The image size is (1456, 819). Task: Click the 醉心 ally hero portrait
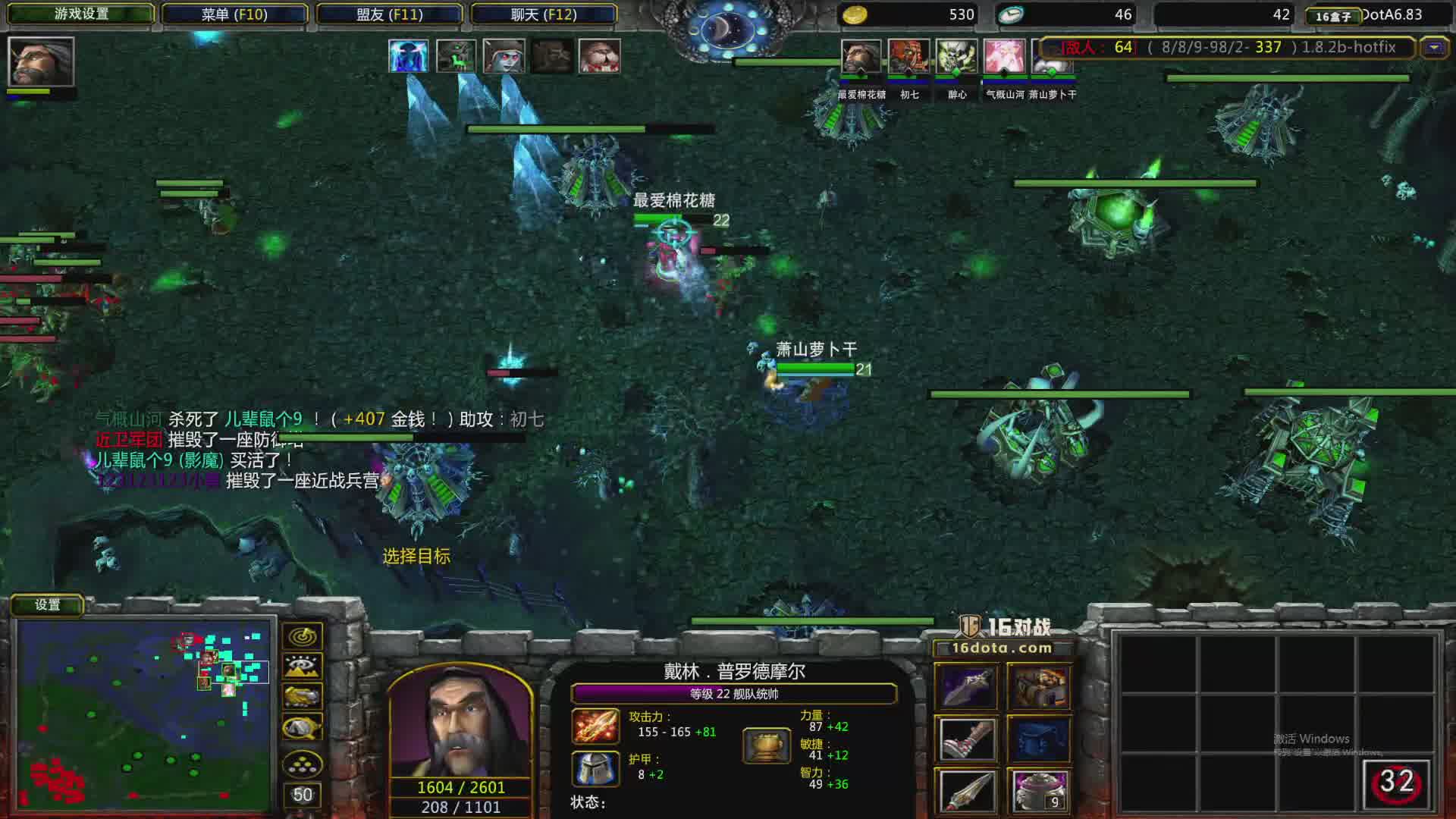956,57
